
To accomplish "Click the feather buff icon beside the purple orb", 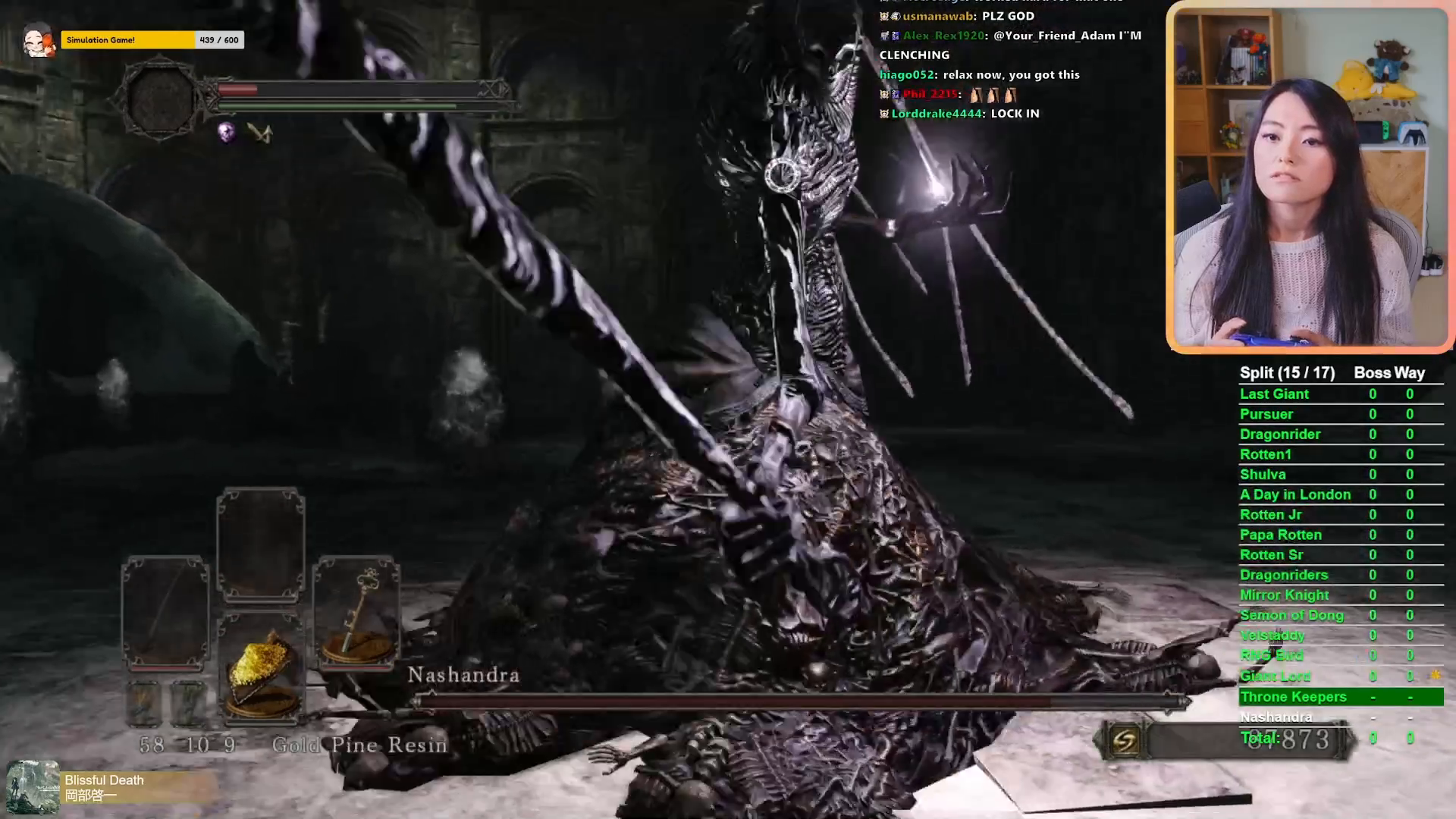I will [262, 133].
